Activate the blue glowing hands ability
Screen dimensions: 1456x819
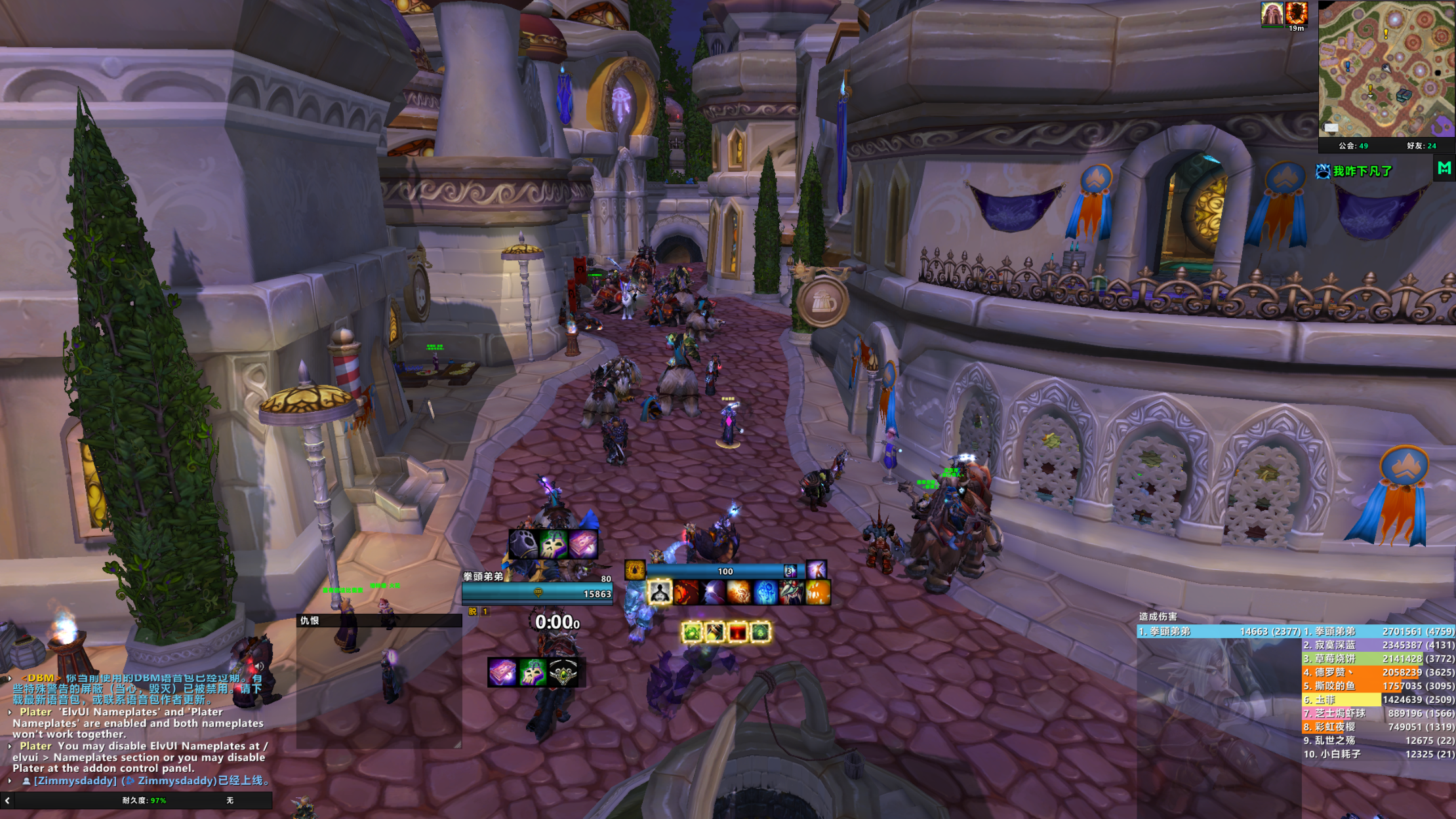pyautogui.click(x=765, y=593)
